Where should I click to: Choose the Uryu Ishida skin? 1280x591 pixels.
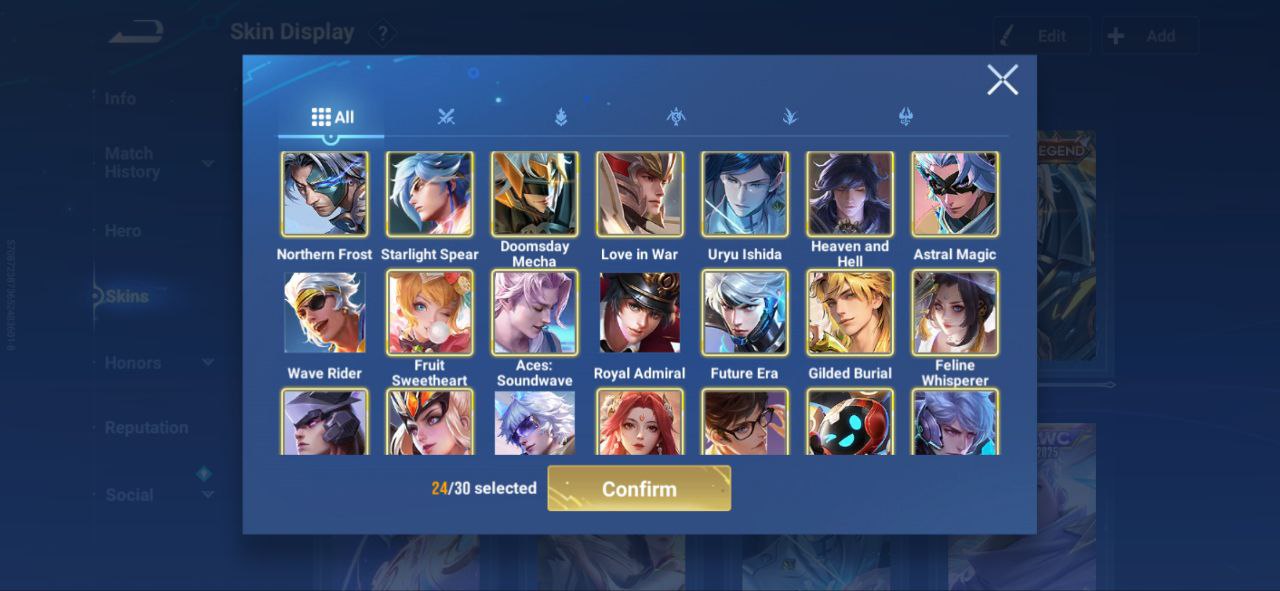coord(745,194)
